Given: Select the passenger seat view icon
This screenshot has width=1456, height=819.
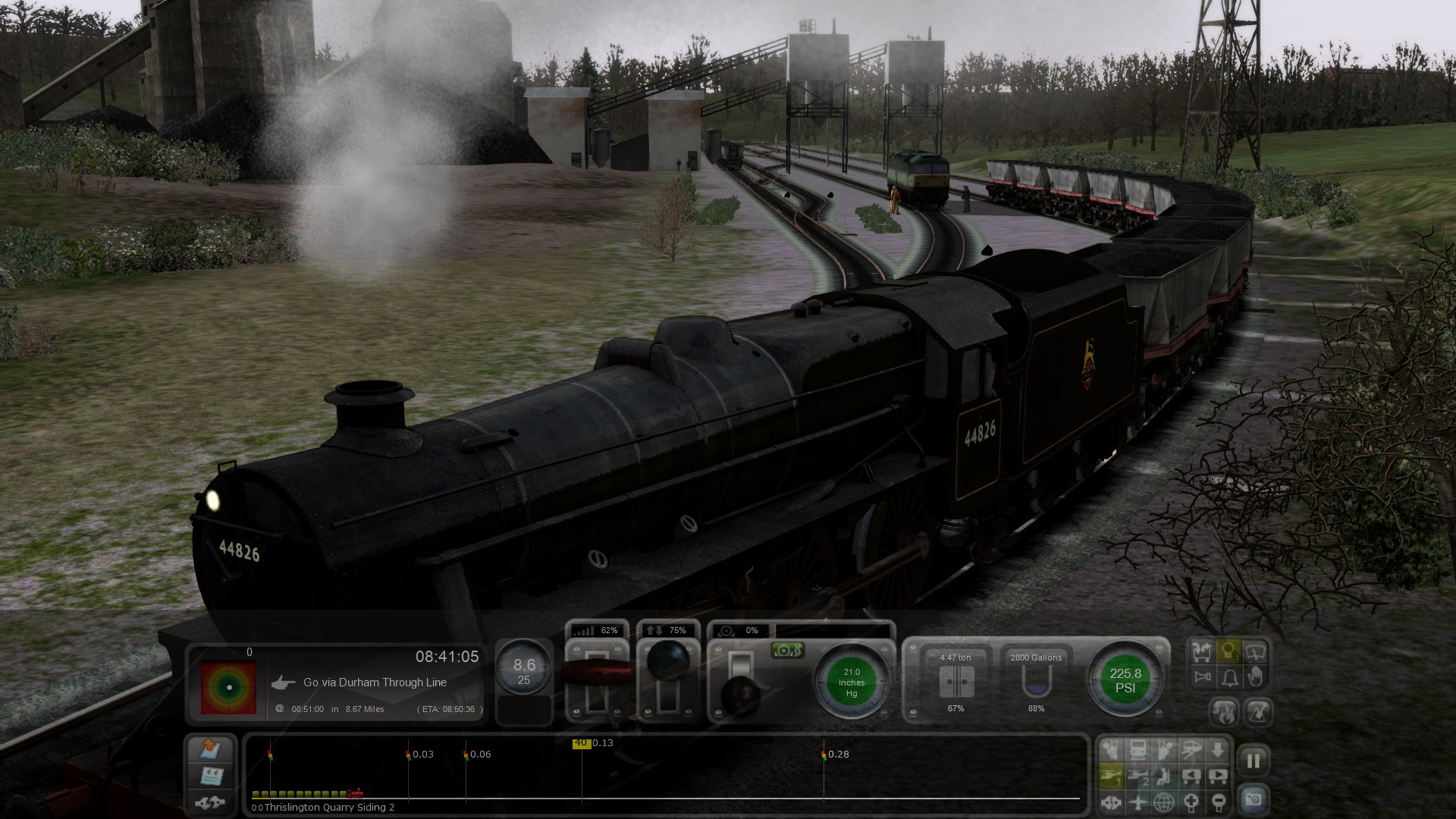Looking at the screenshot, I should (1164, 776).
